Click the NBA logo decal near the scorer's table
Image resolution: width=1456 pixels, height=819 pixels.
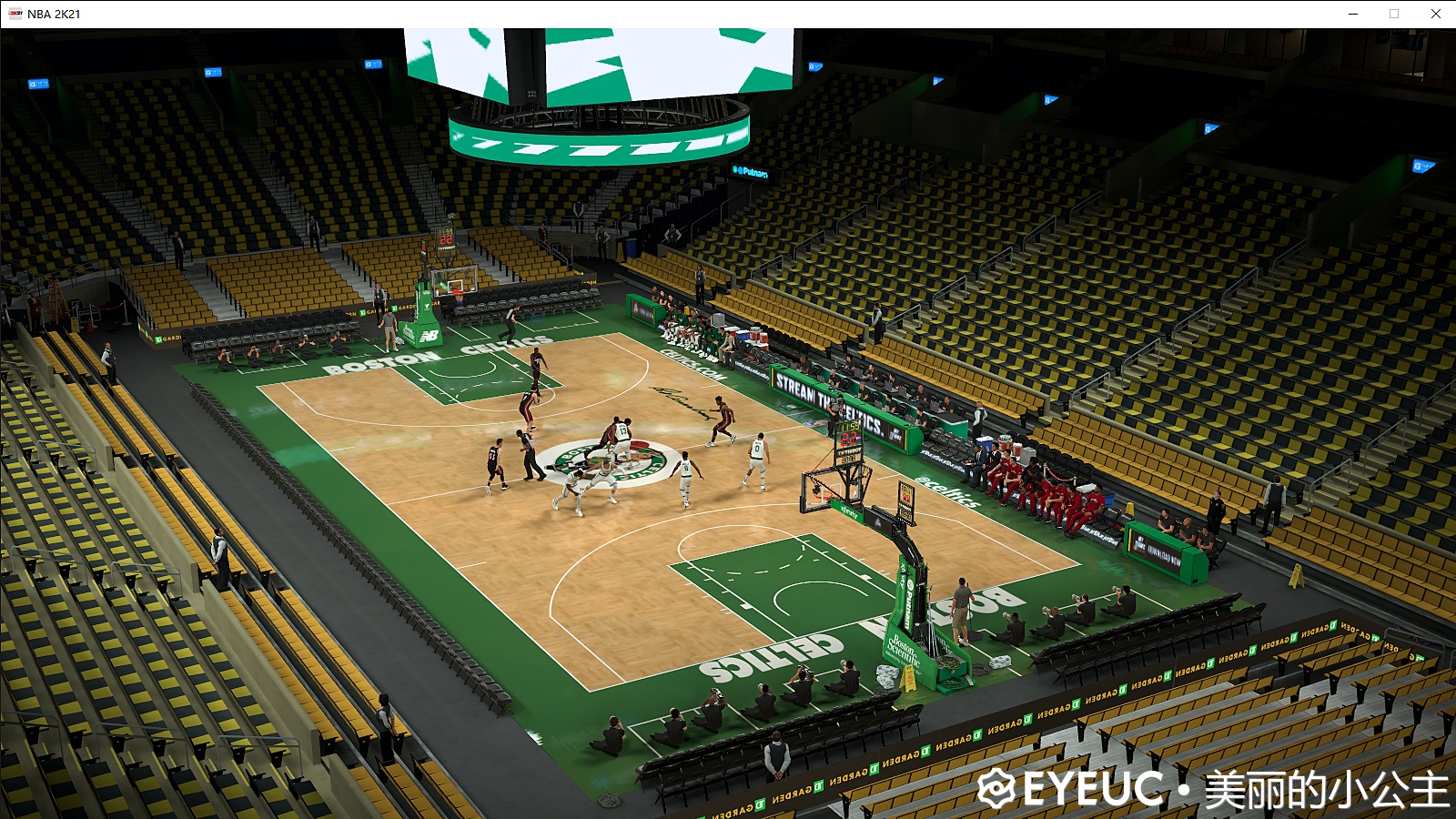coord(816,423)
